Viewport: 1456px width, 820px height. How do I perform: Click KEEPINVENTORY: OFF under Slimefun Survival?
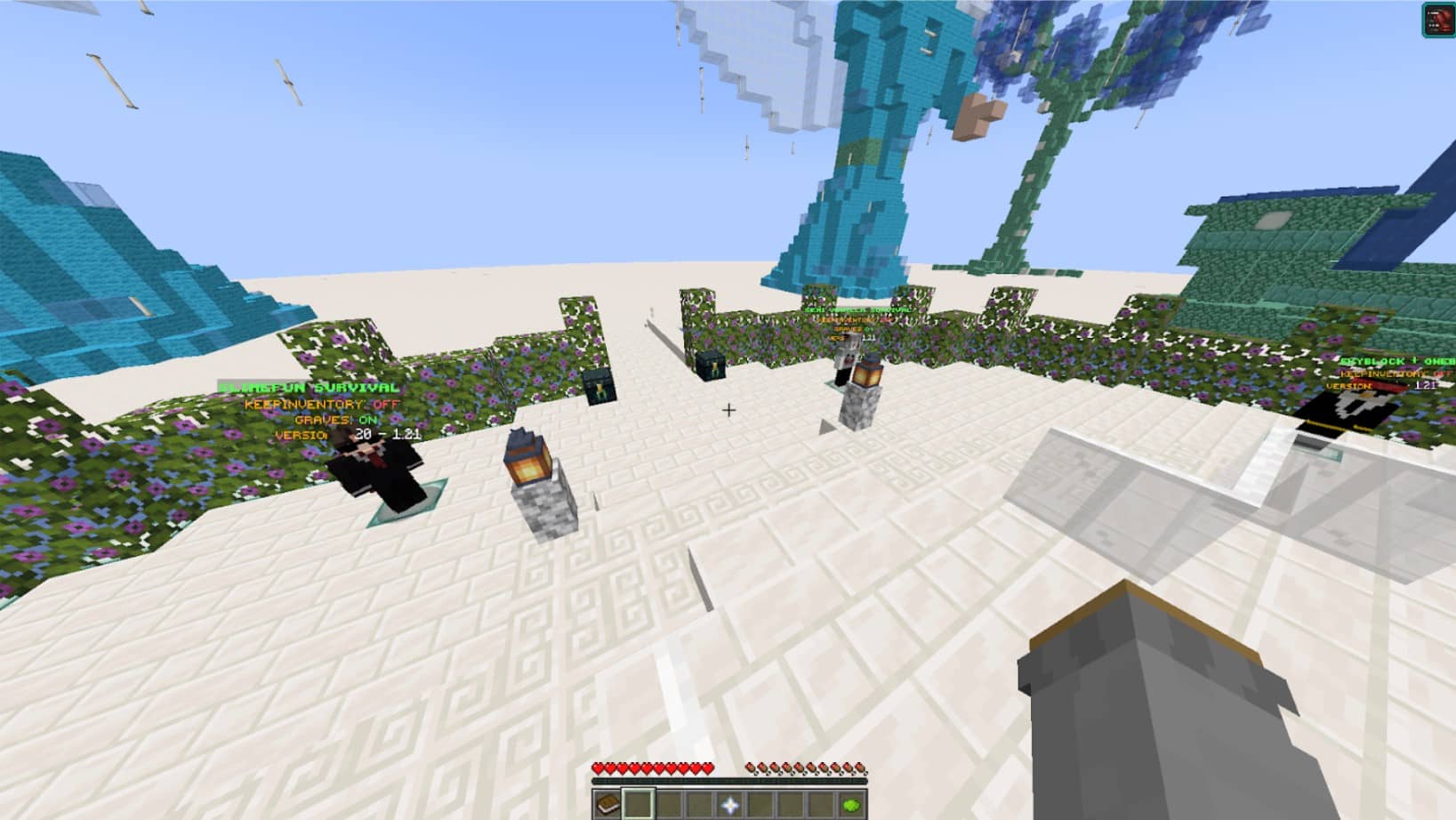pyautogui.click(x=321, y=406)
